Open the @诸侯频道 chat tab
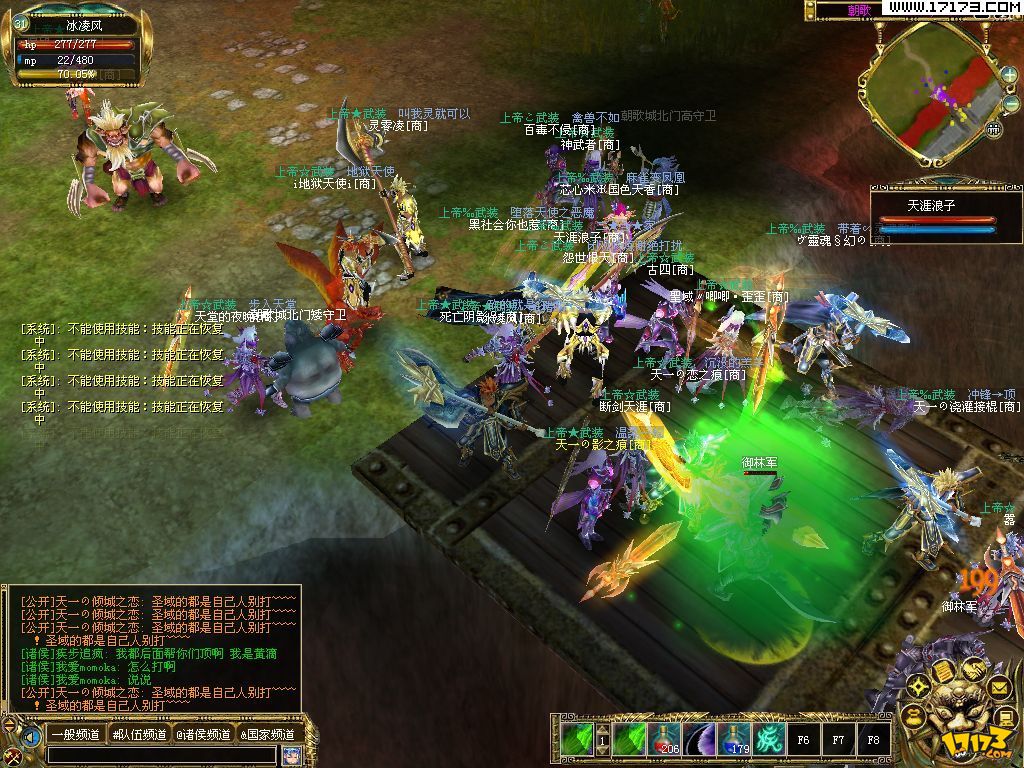 (x=203, y=735)
